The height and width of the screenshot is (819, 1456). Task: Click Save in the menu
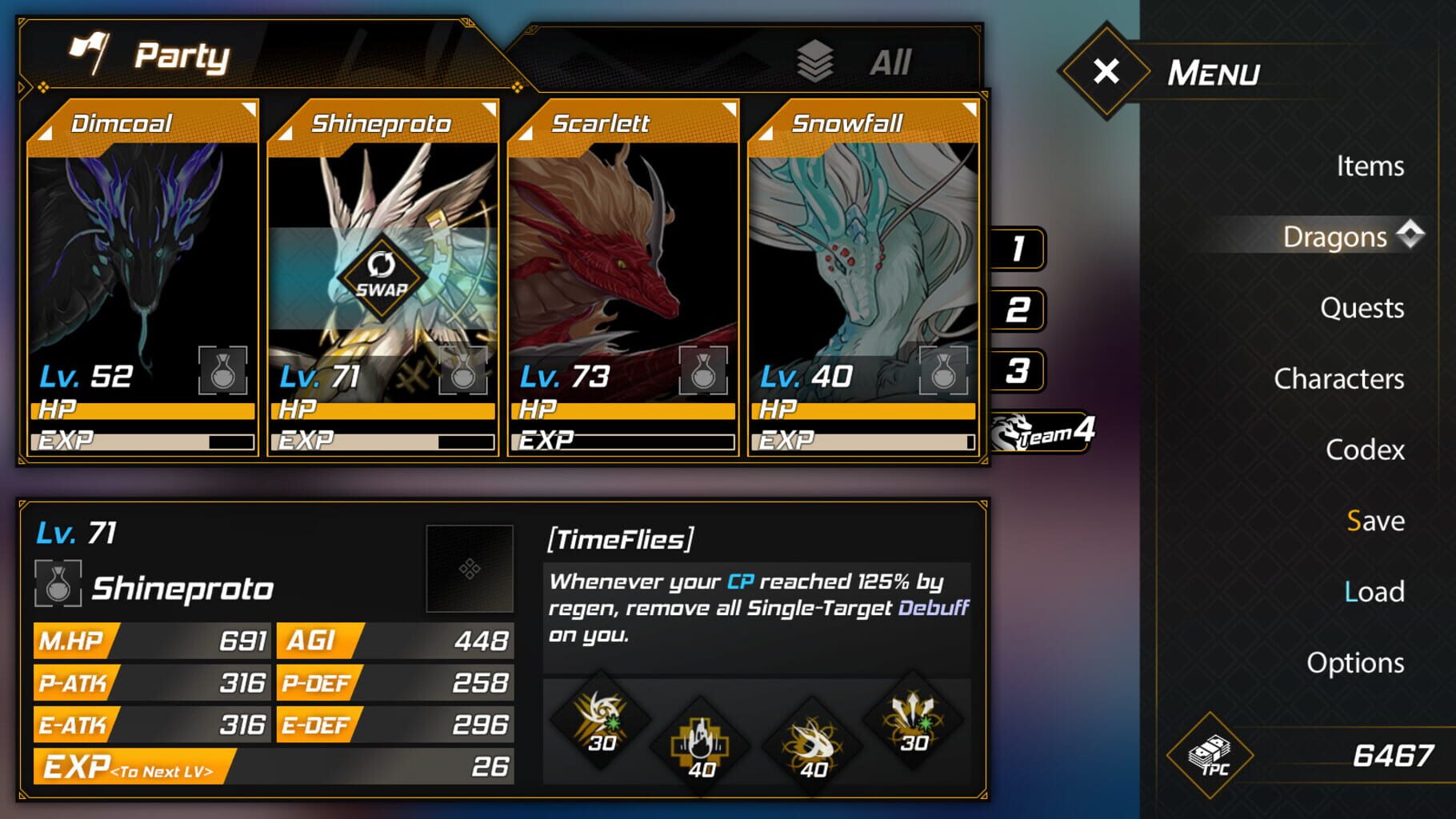pyautogui.click(x=1374, y=521)
